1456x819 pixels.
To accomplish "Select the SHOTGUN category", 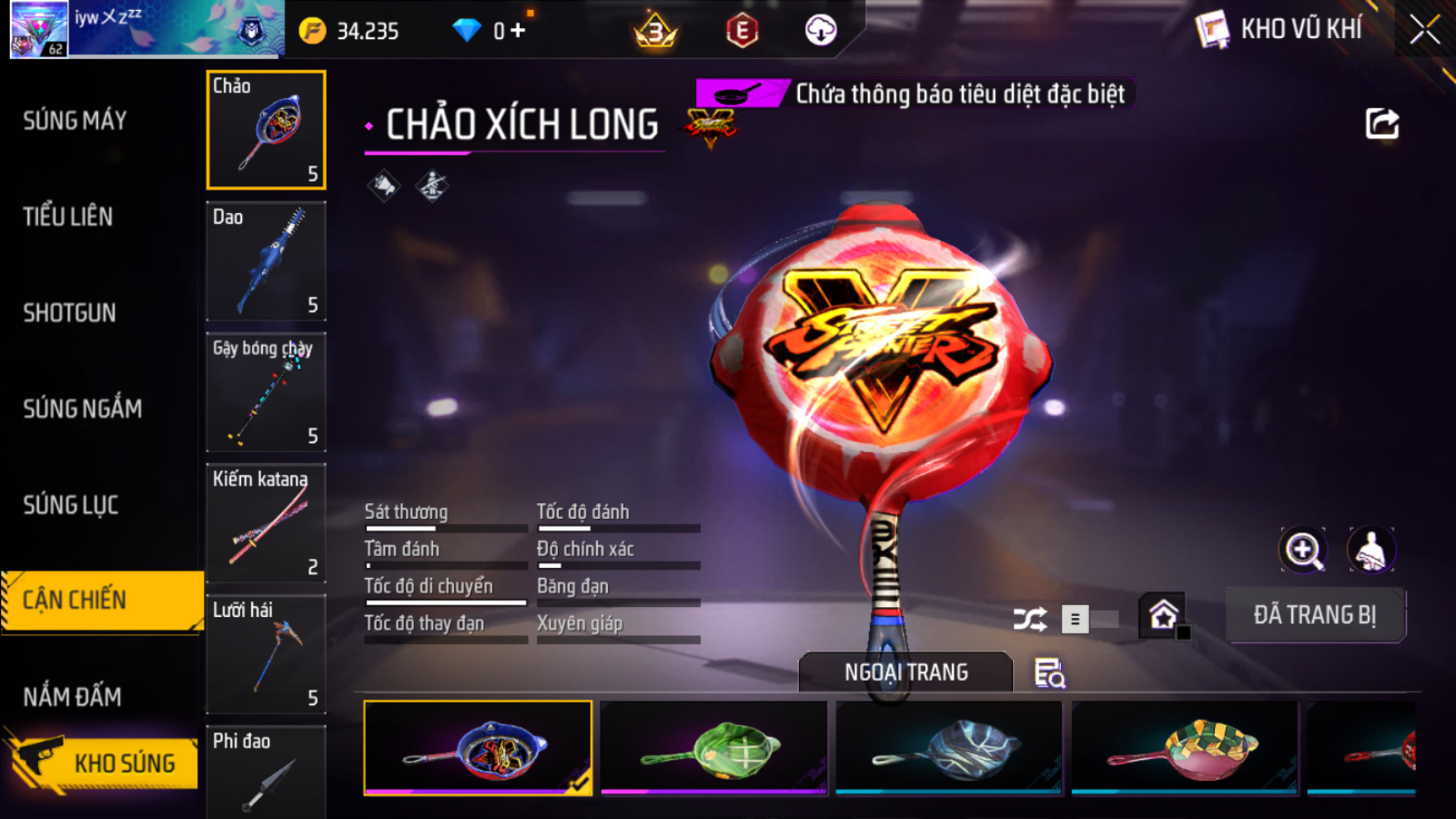I will click(70, 313).
